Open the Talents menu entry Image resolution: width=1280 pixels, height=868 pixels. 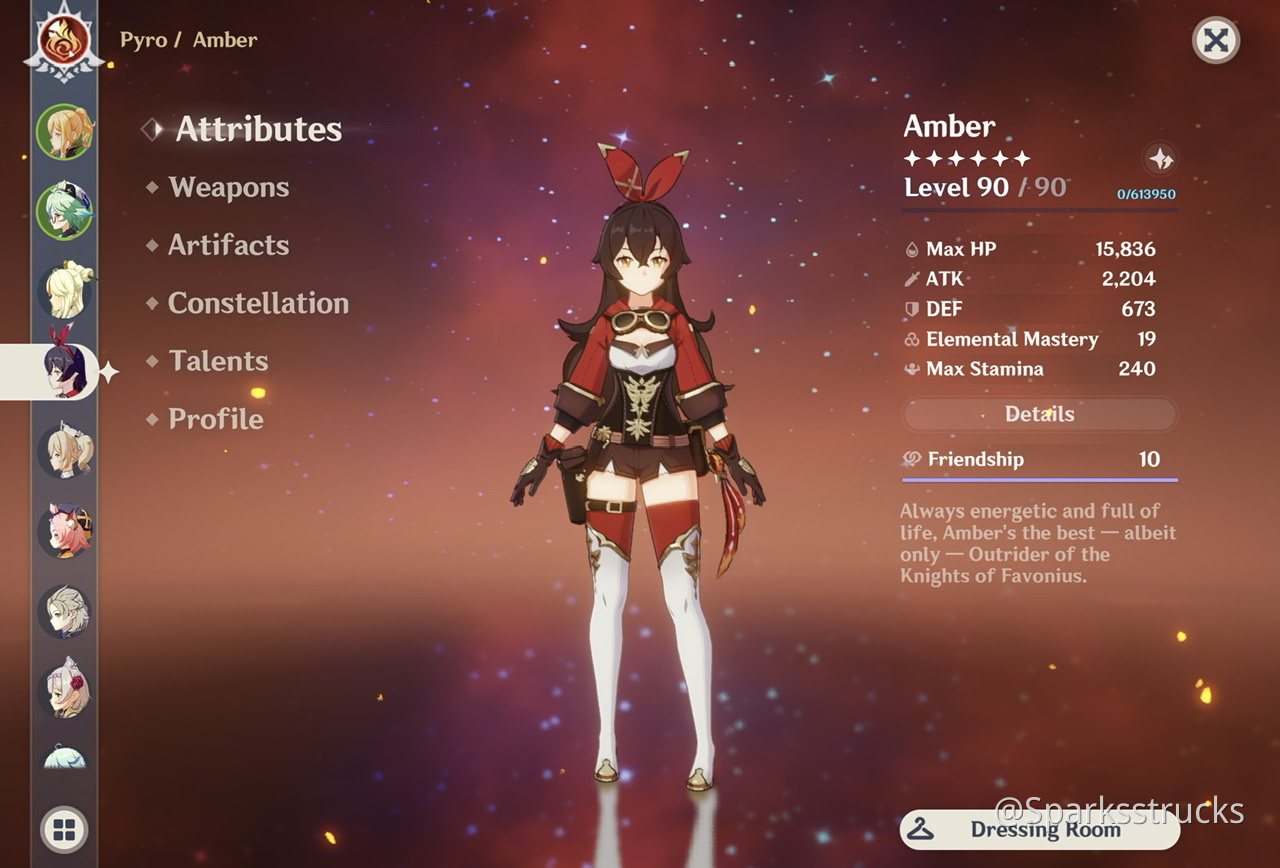pyautogui.click(x=218, y=362)
